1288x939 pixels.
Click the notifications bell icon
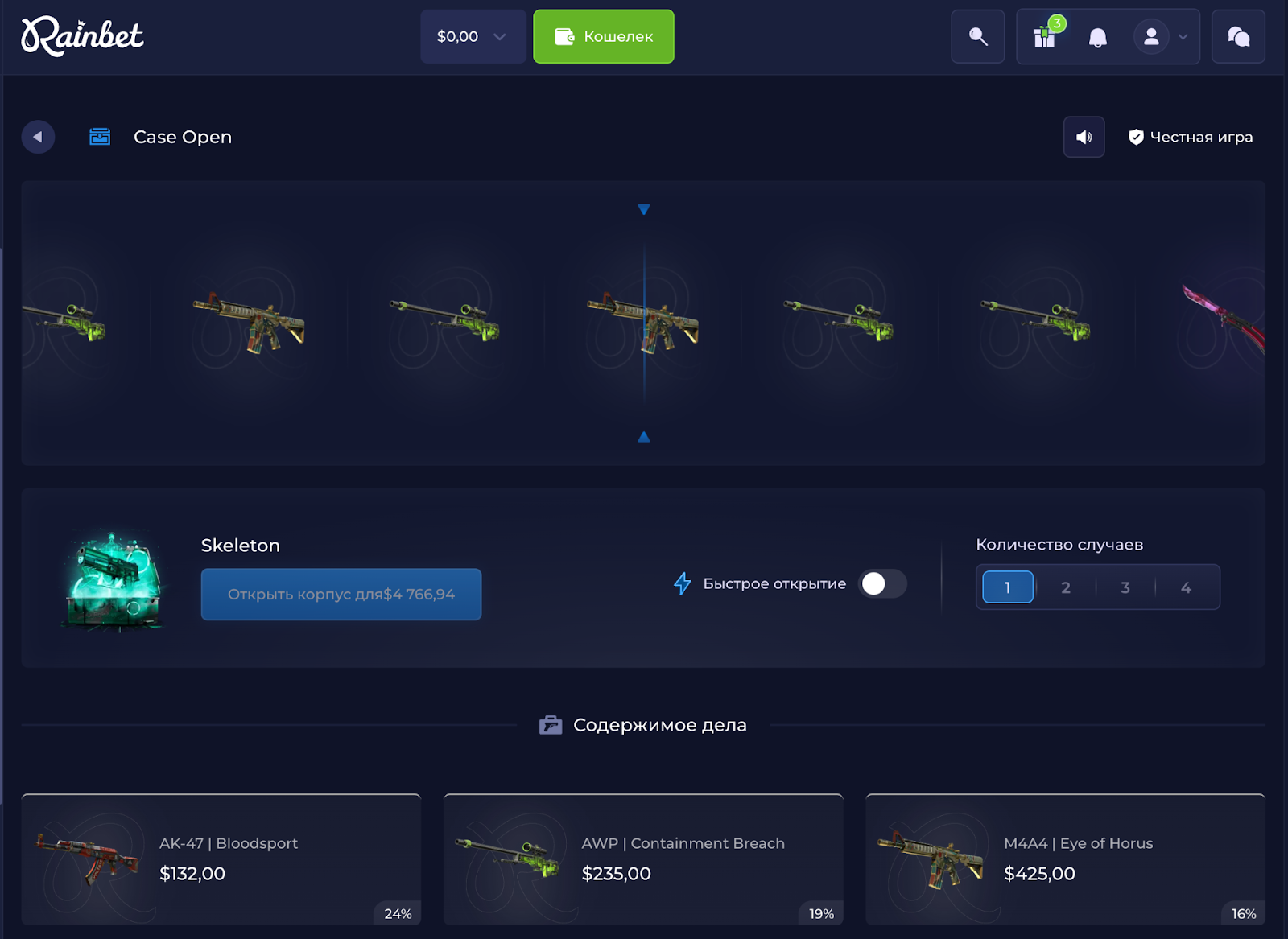(1096, 37)
